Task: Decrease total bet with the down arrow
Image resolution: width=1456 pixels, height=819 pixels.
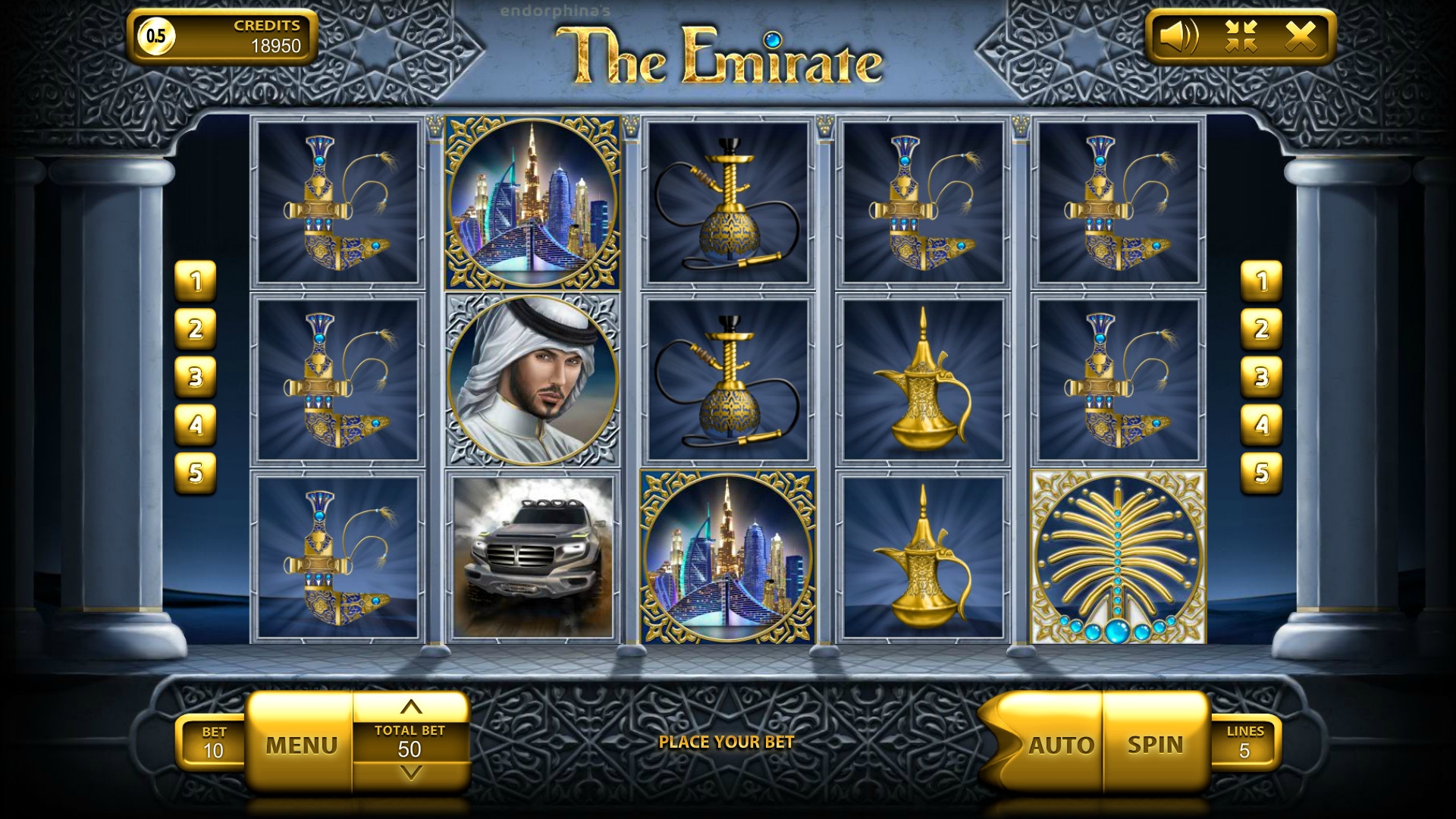Action: [x=410, y=773]
